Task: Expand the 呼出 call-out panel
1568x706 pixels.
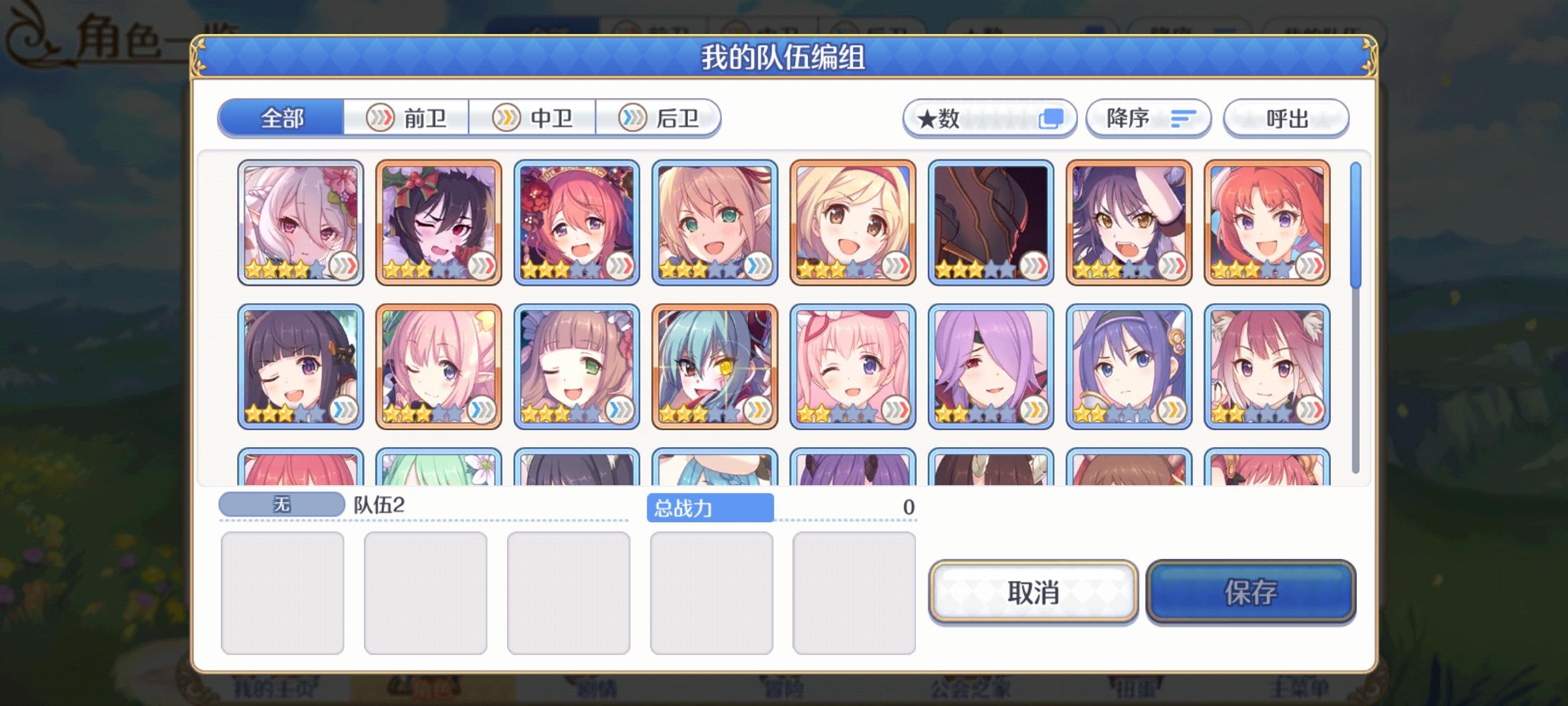Action: [1285, 118]
